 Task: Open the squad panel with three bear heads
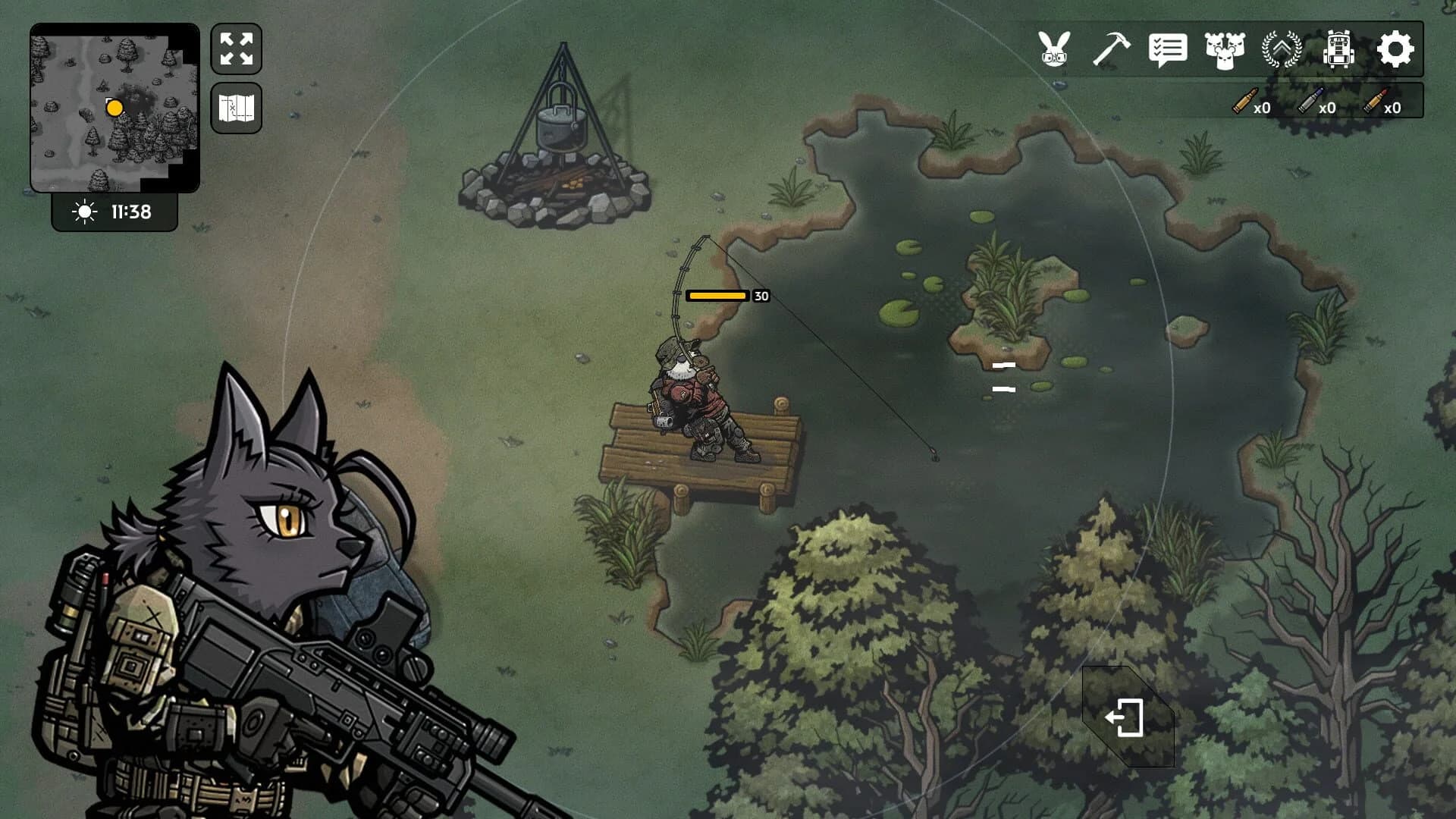[1225, 50]
